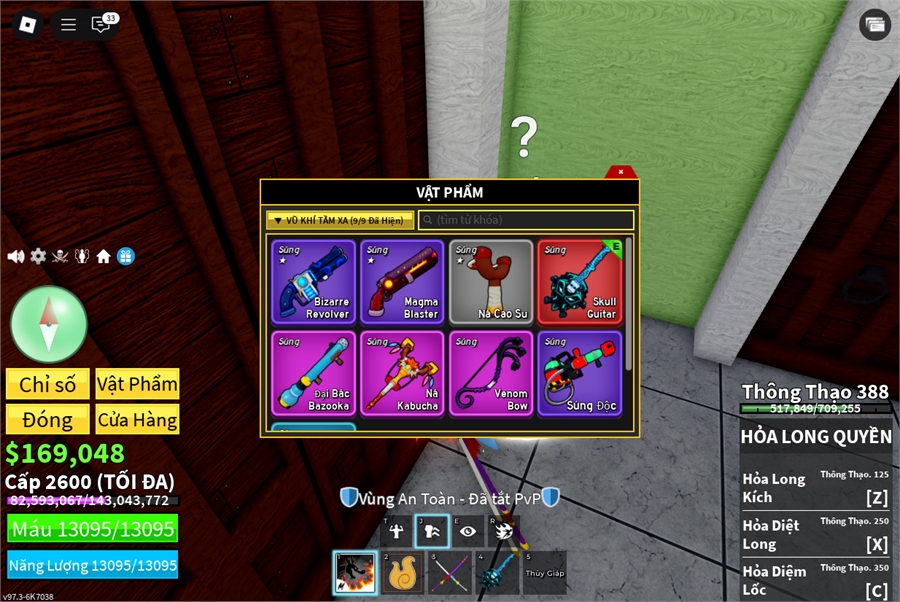Open the Chỉ số stats menu
The height and width of the screenshot is (602, 900).
(48, 384)
